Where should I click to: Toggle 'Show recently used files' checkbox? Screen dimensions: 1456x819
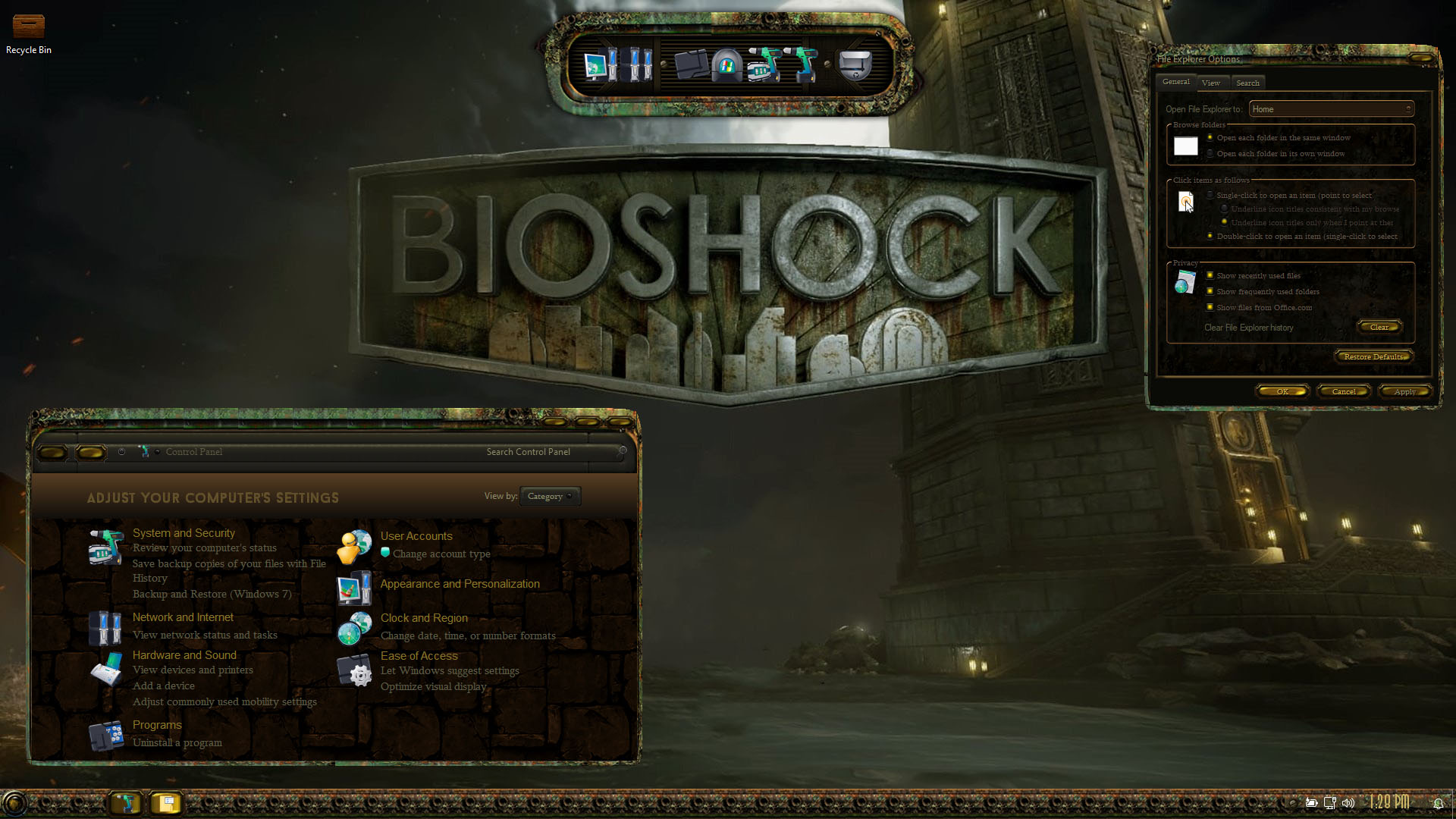[x=1210, y=275]
